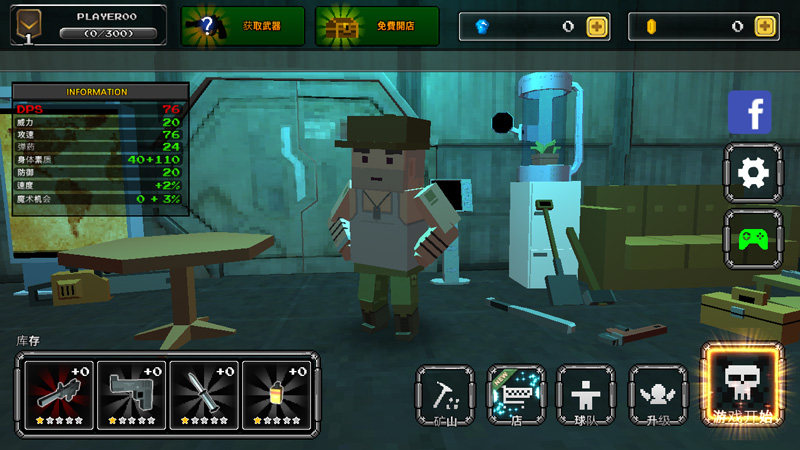Select the rifle weapon slot in inventory
The height and width of the screenshot is (450, 800).
tap(58, 392)
